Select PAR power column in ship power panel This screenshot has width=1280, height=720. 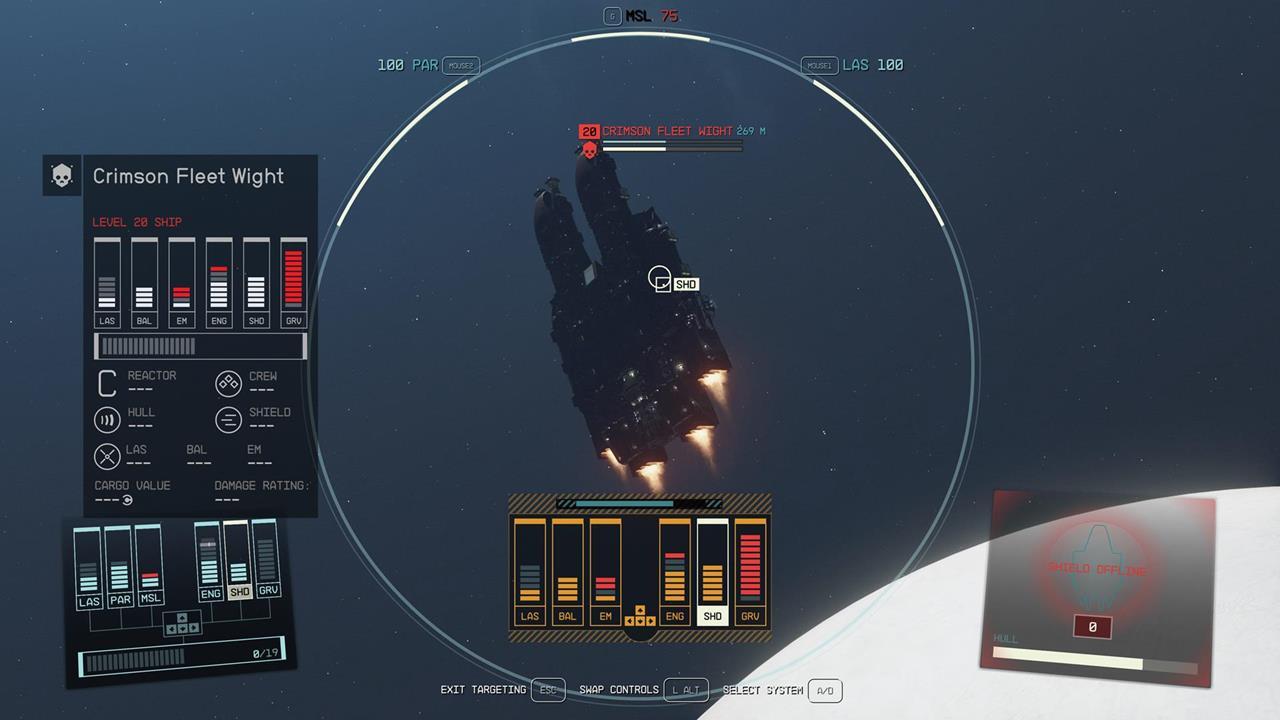(119, 569)
